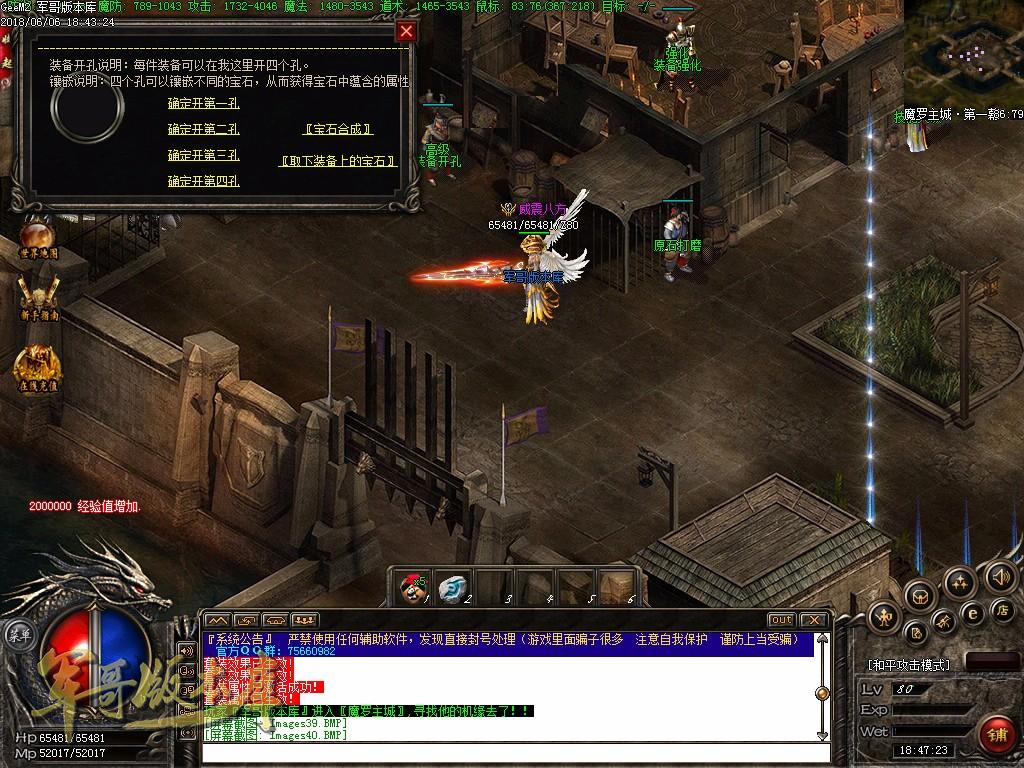Click the red 铺 stall button
This screenshot has height=768, width=1024.
click(995, 735)
